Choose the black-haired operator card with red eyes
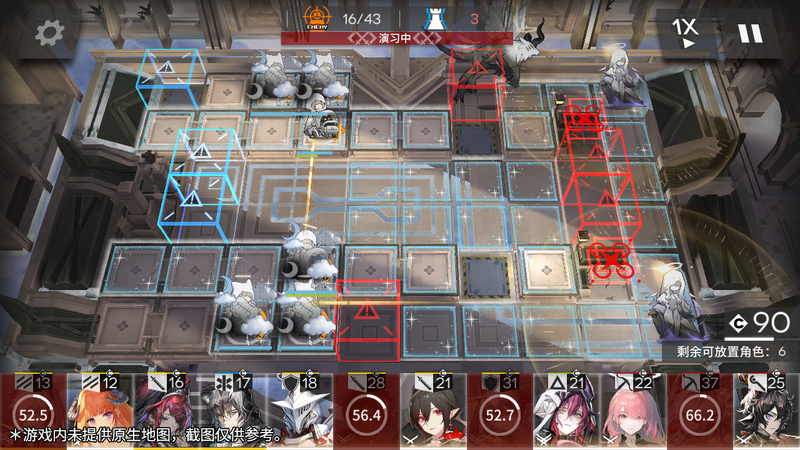The image size is (800, 450). [x=433, y=411]
